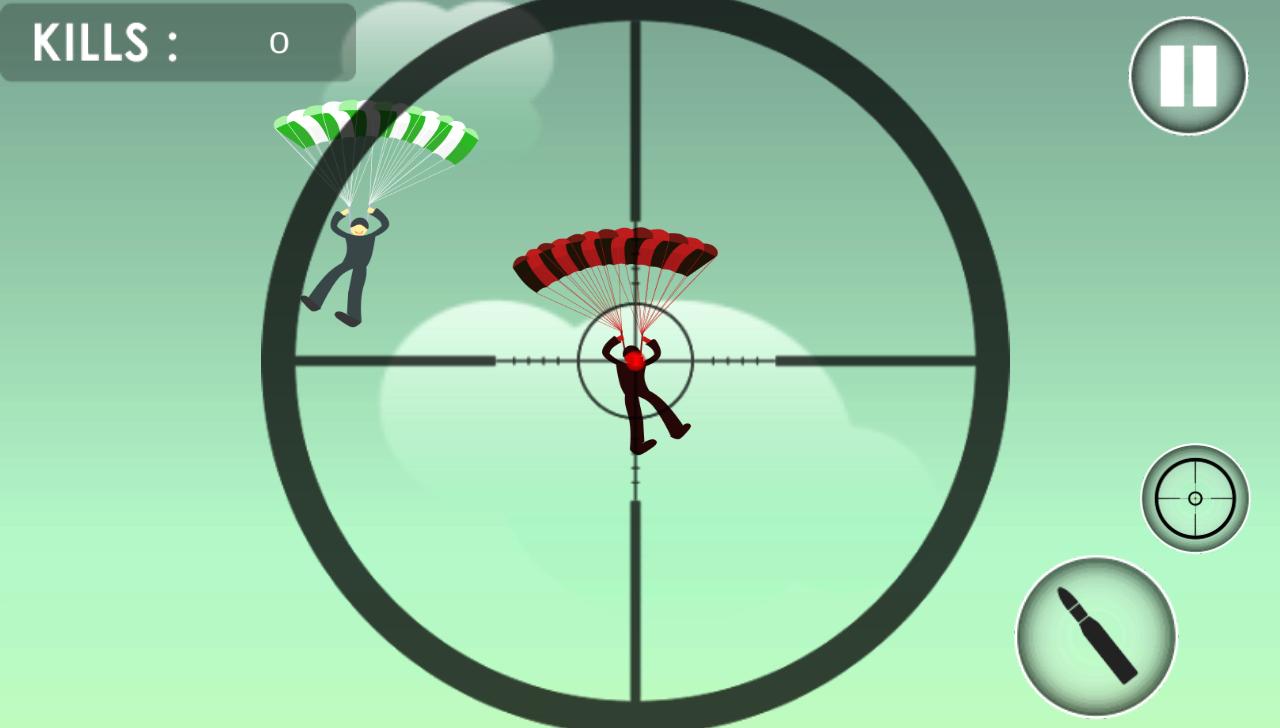Viewport: 1280px width, 728px height.
Task: Click the KILLS counter panel
Action: click(176, 43)
